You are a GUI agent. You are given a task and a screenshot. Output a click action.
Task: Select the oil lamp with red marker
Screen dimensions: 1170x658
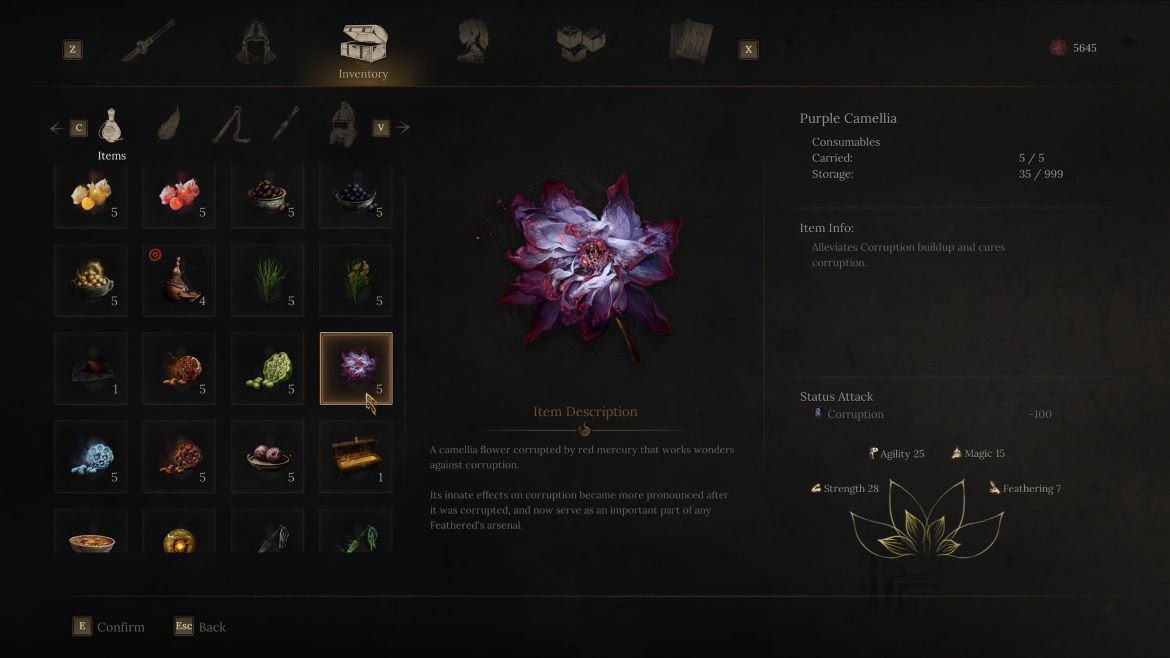click(179, 280)
